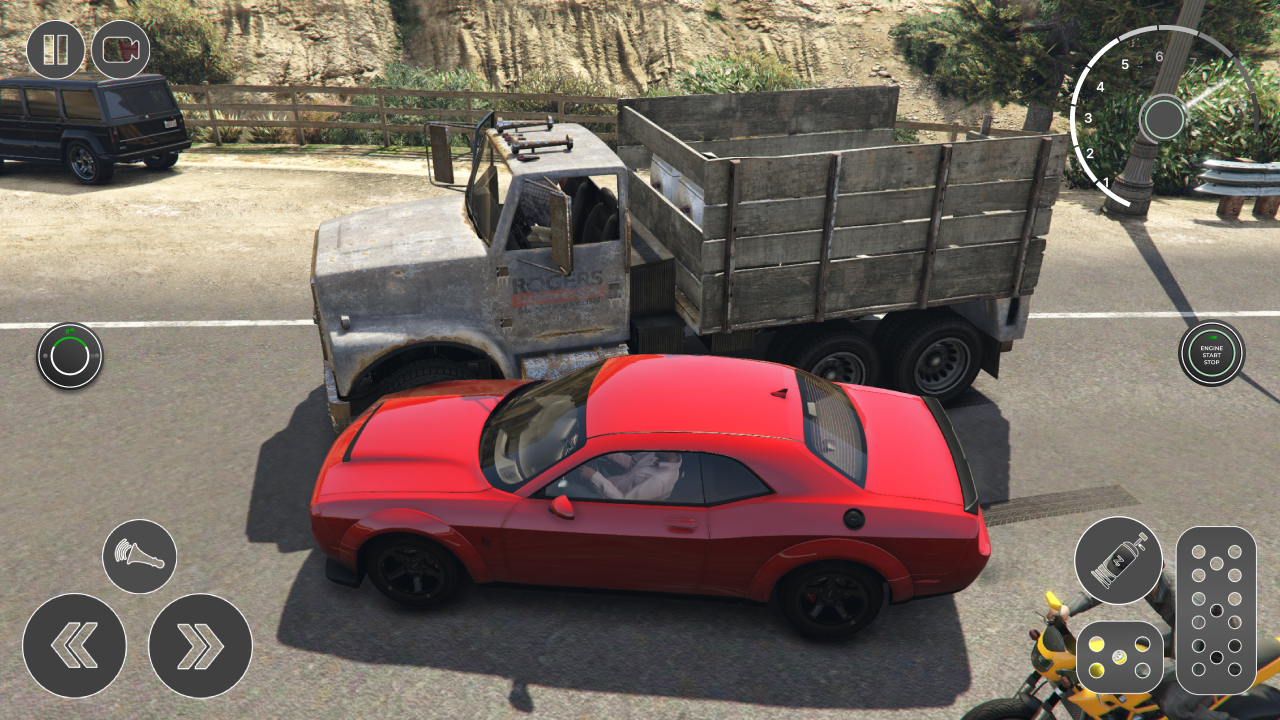Click a yellow dot on the mini gear pad
This screenshot has width=1280, height=720.
click(x=1098, y=645)
